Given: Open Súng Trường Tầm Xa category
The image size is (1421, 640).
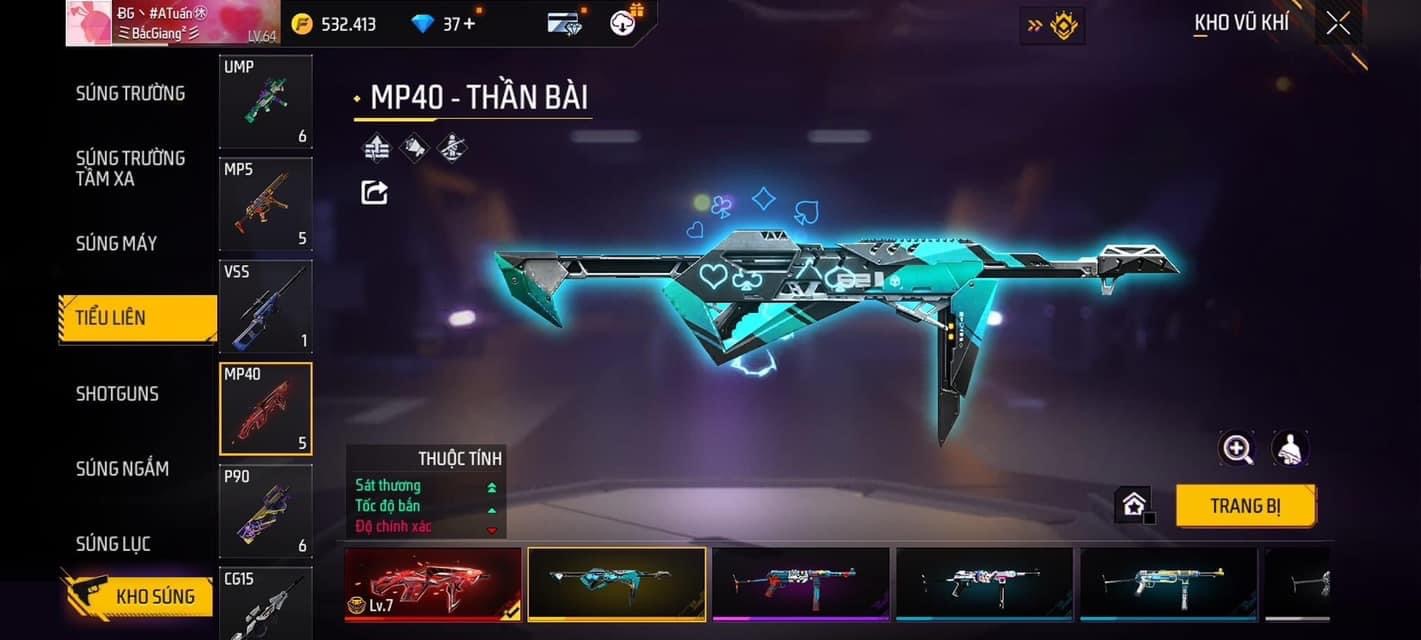Looking at the screenshot, I should click(x=131, y=168).
